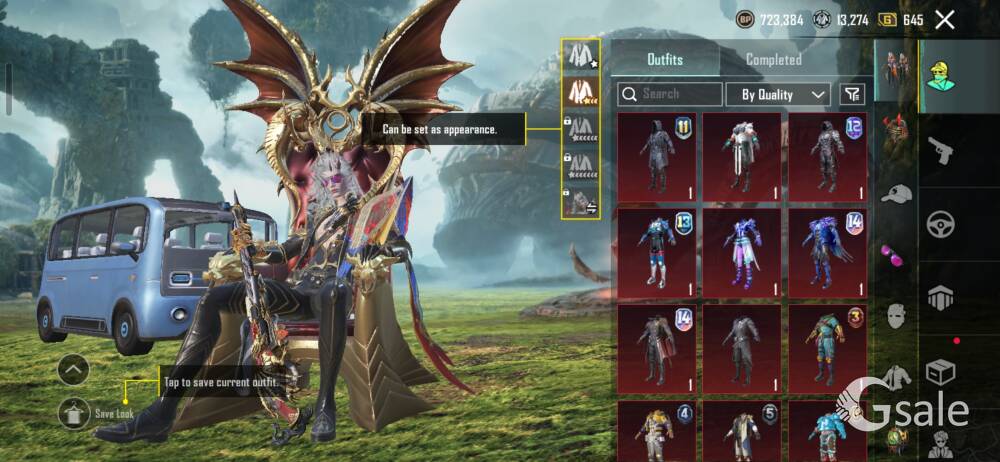1000x462 pixels.
Task: Choose the teal outfit with badge 3
Action: (827, 345)
